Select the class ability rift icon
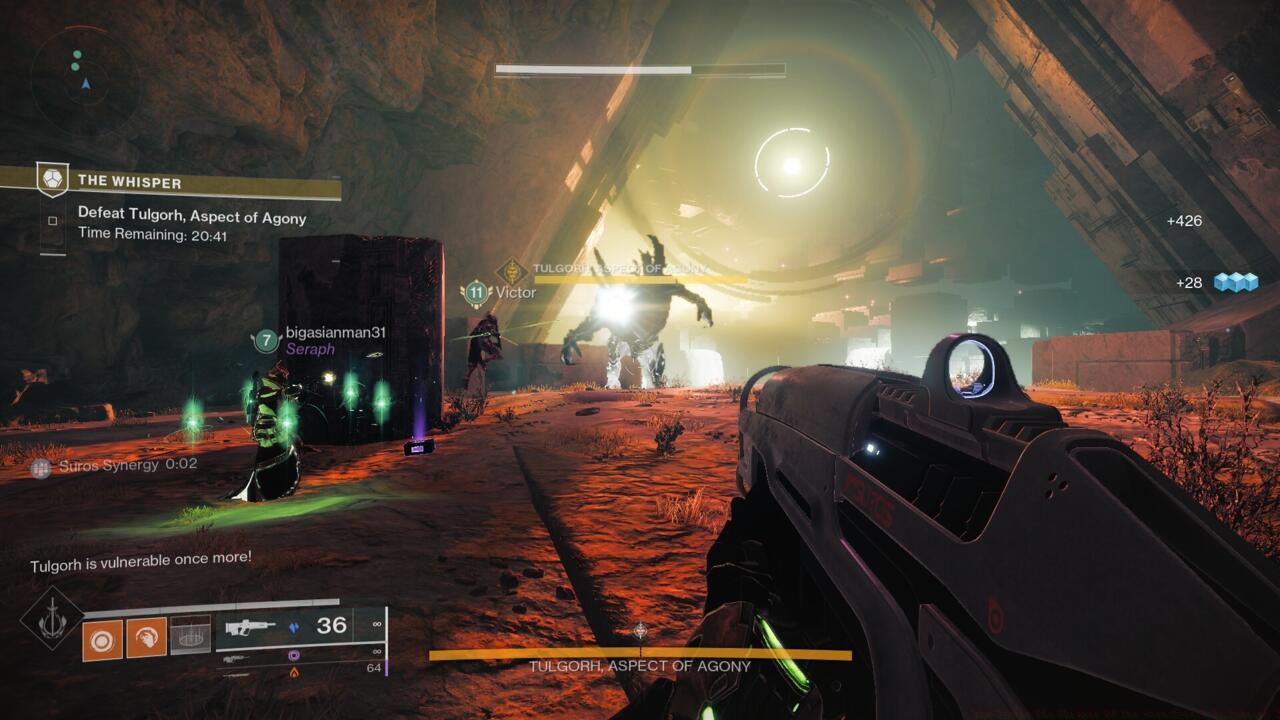1280x720 pixels. [190, 635]
